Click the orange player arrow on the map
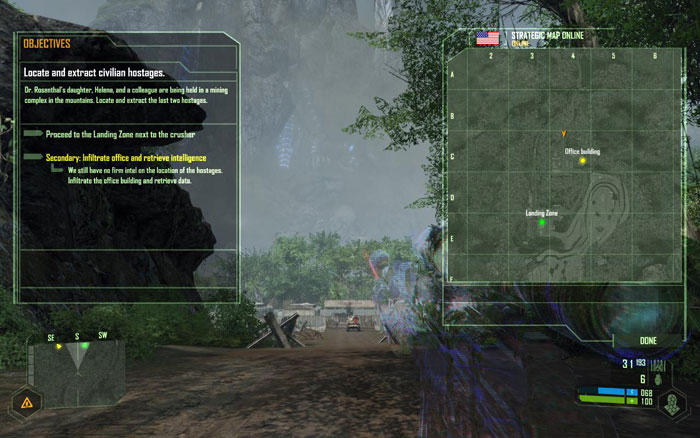700x438 pixels. pyautogui.click(x=564, y=133)
